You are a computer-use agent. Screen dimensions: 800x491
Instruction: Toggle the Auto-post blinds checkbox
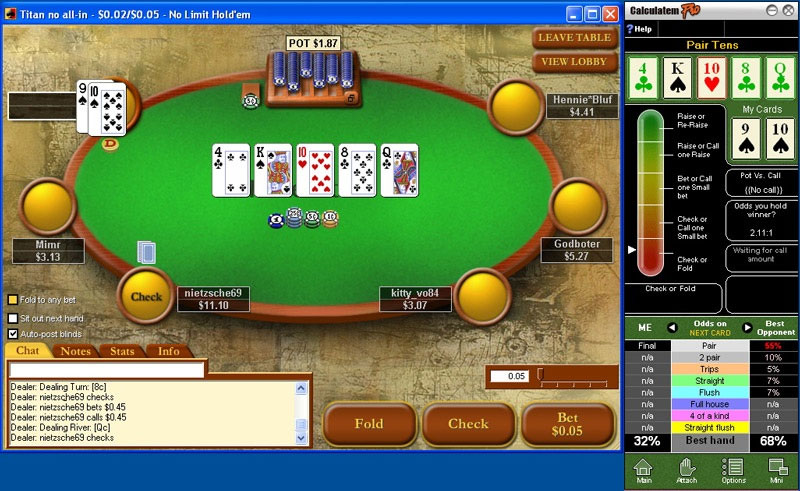[13, 334]
